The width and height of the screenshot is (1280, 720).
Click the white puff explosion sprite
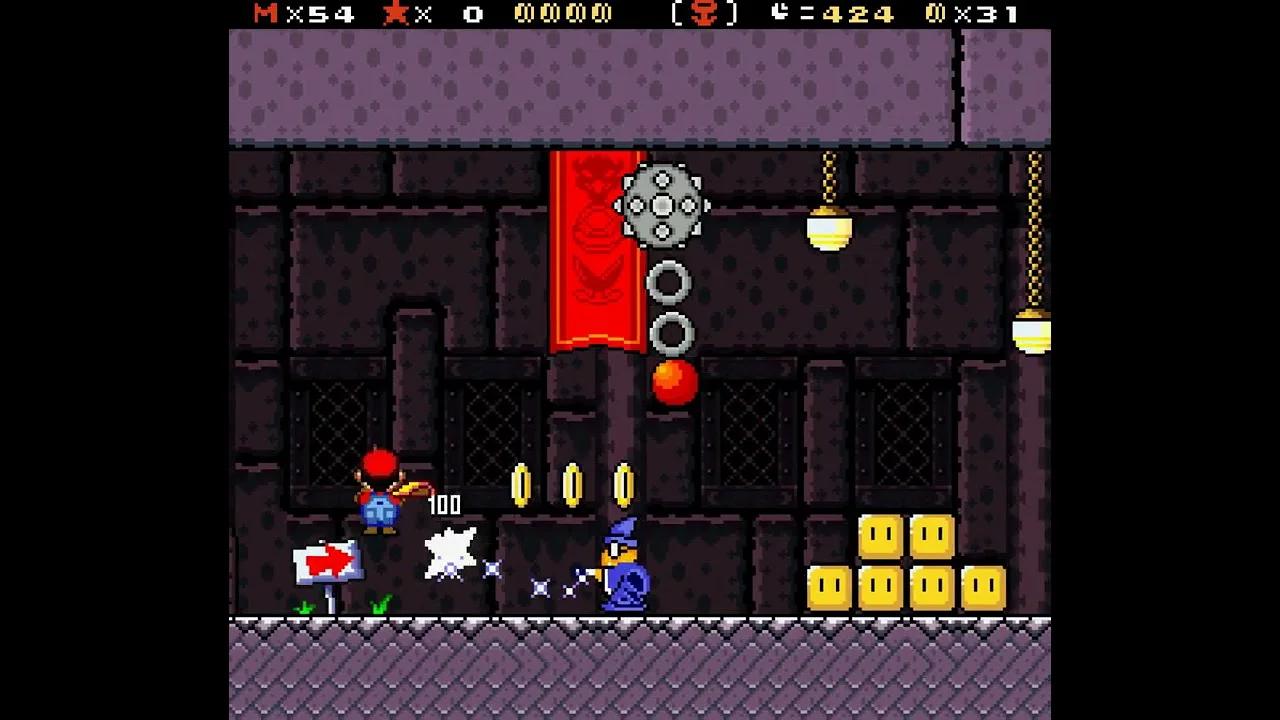452,553
